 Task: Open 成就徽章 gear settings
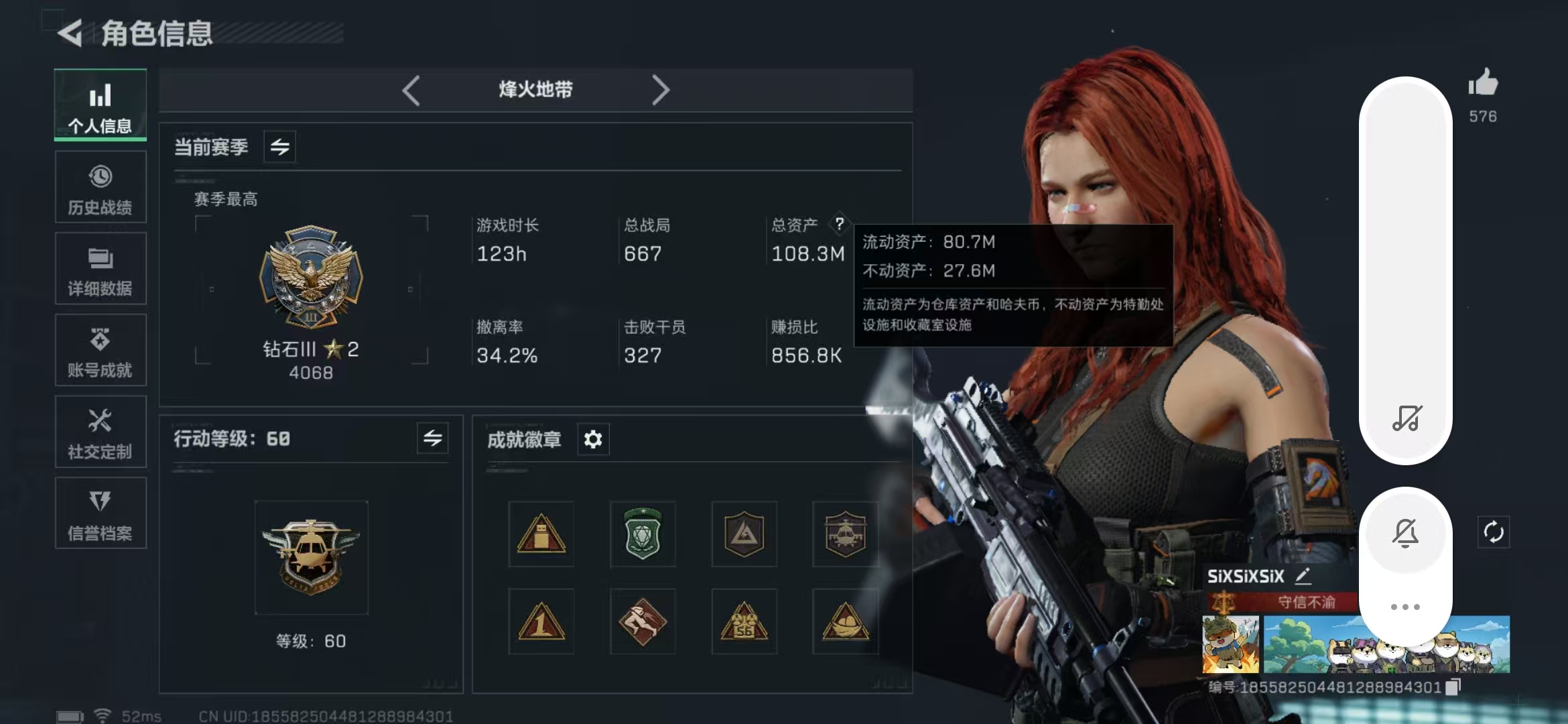tap(593, 440)
